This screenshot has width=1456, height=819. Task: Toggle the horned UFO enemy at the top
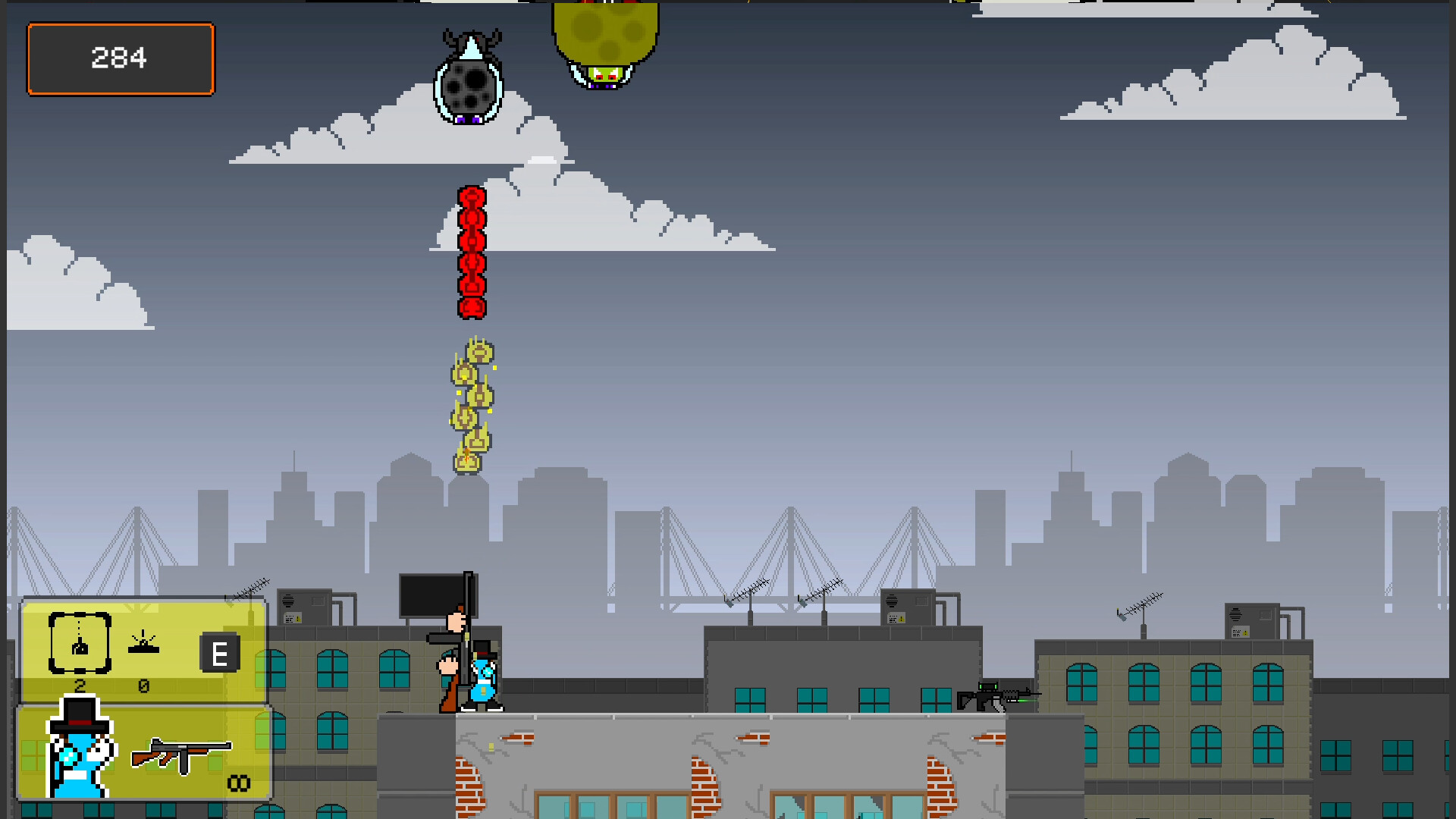point(470,76)
